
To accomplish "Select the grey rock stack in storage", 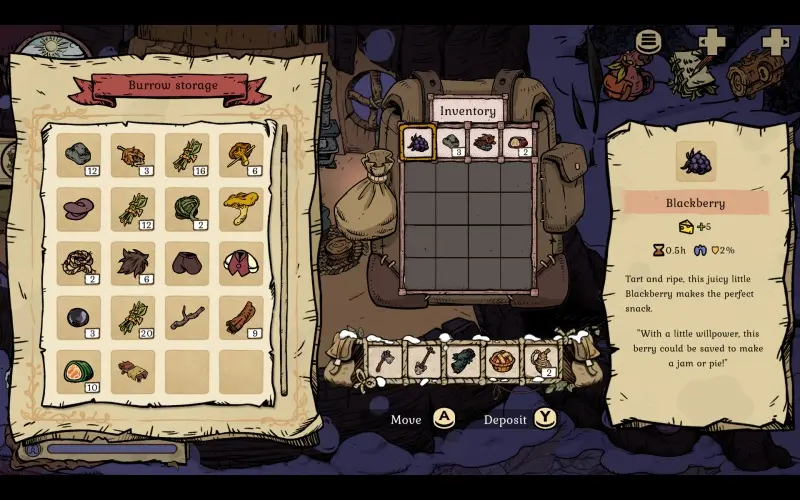I will (x=79, y=155).
